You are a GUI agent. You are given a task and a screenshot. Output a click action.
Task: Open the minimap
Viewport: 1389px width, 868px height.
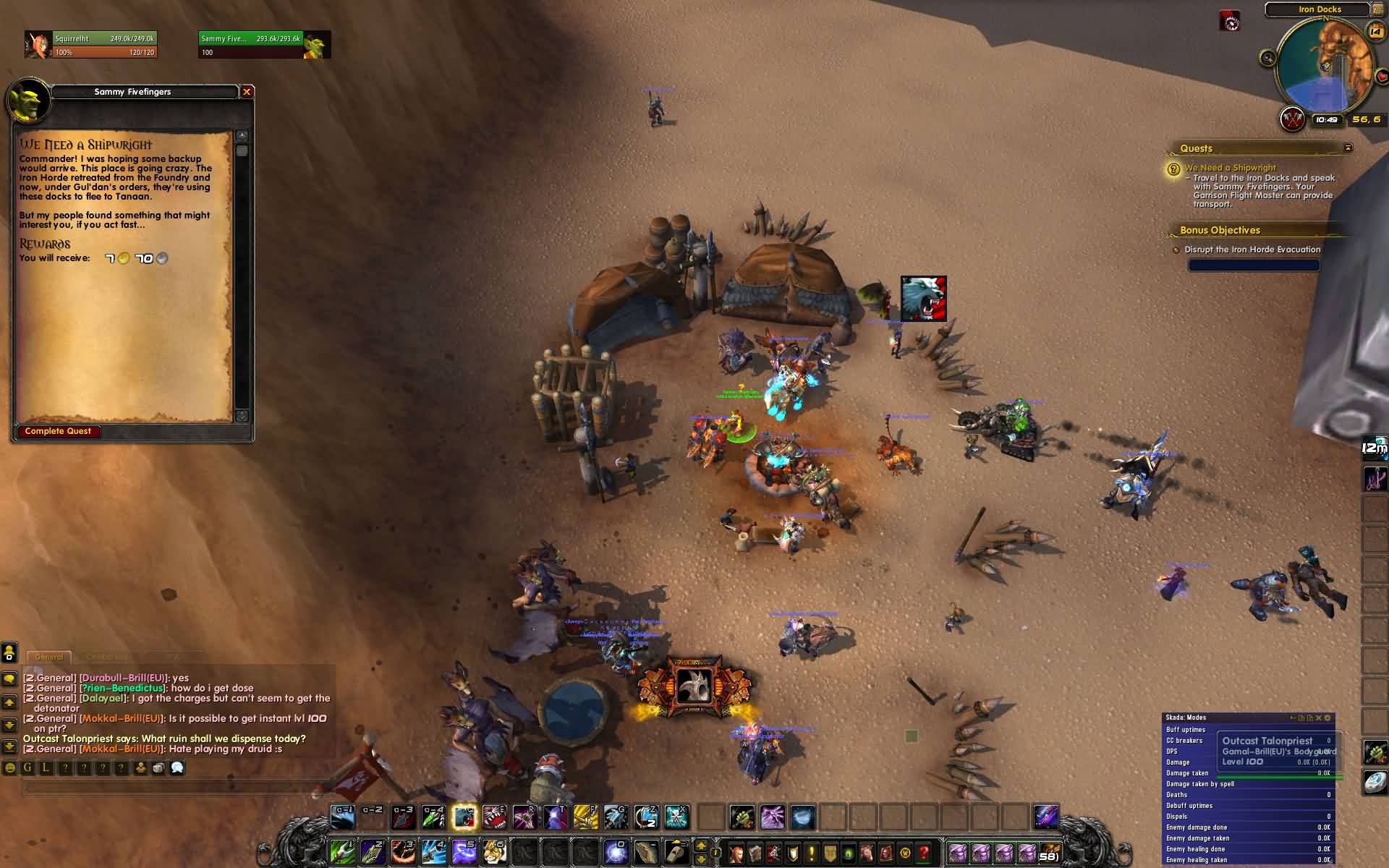[1325, 65]
